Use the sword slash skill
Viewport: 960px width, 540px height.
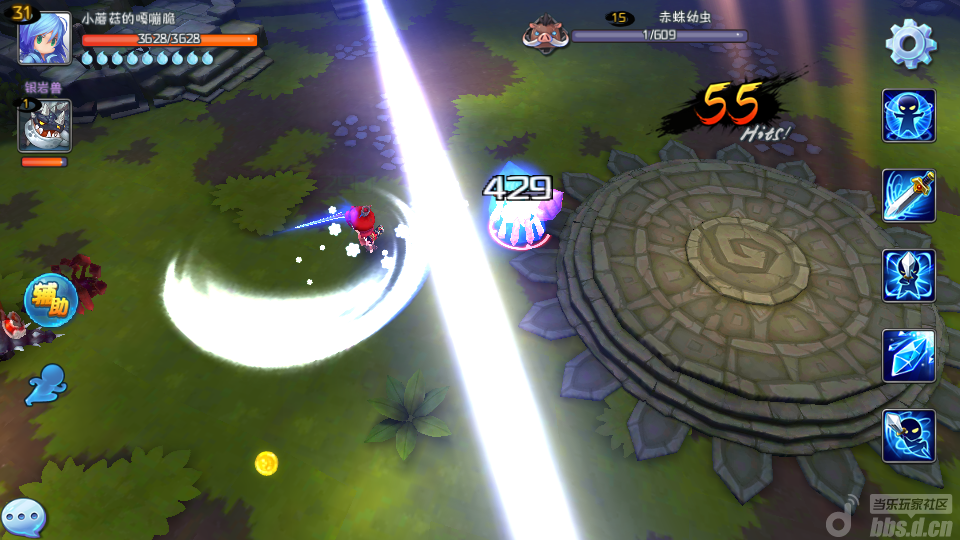(908, 196)
